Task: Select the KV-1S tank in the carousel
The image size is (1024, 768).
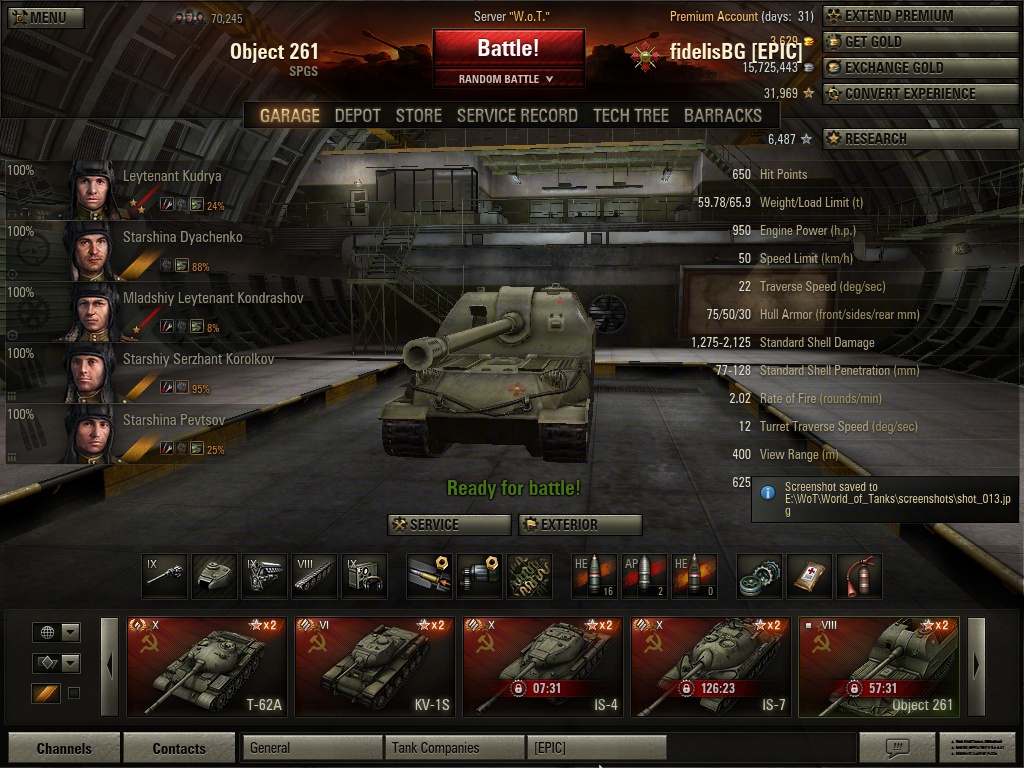Action: (375, 667)
